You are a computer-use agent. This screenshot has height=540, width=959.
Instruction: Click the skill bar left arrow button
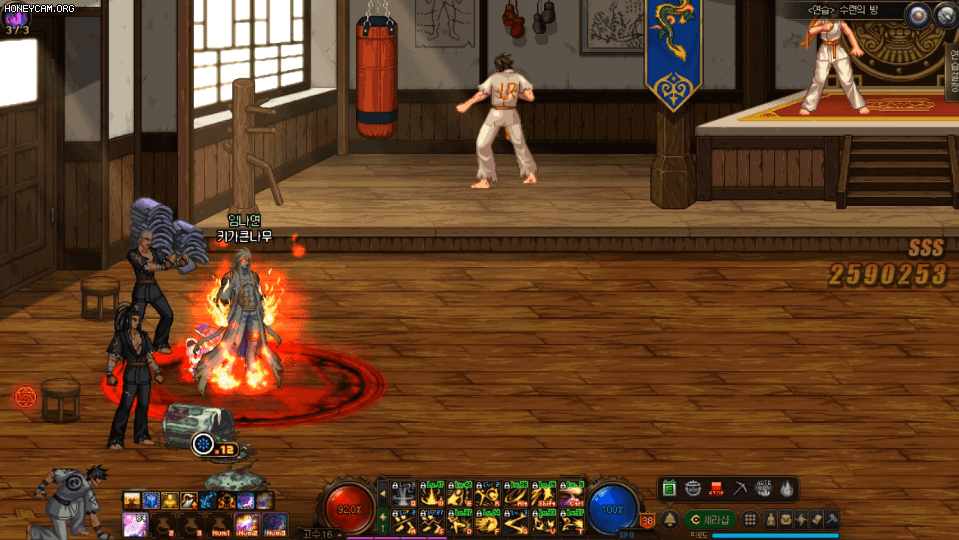(382, 495)
